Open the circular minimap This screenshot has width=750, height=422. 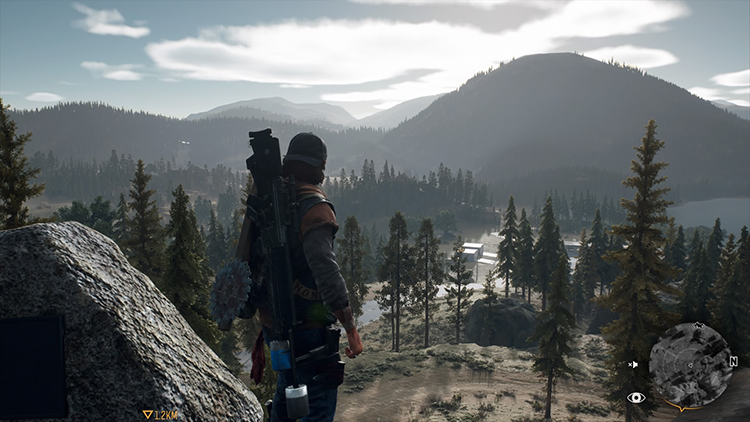click(692, 365)
